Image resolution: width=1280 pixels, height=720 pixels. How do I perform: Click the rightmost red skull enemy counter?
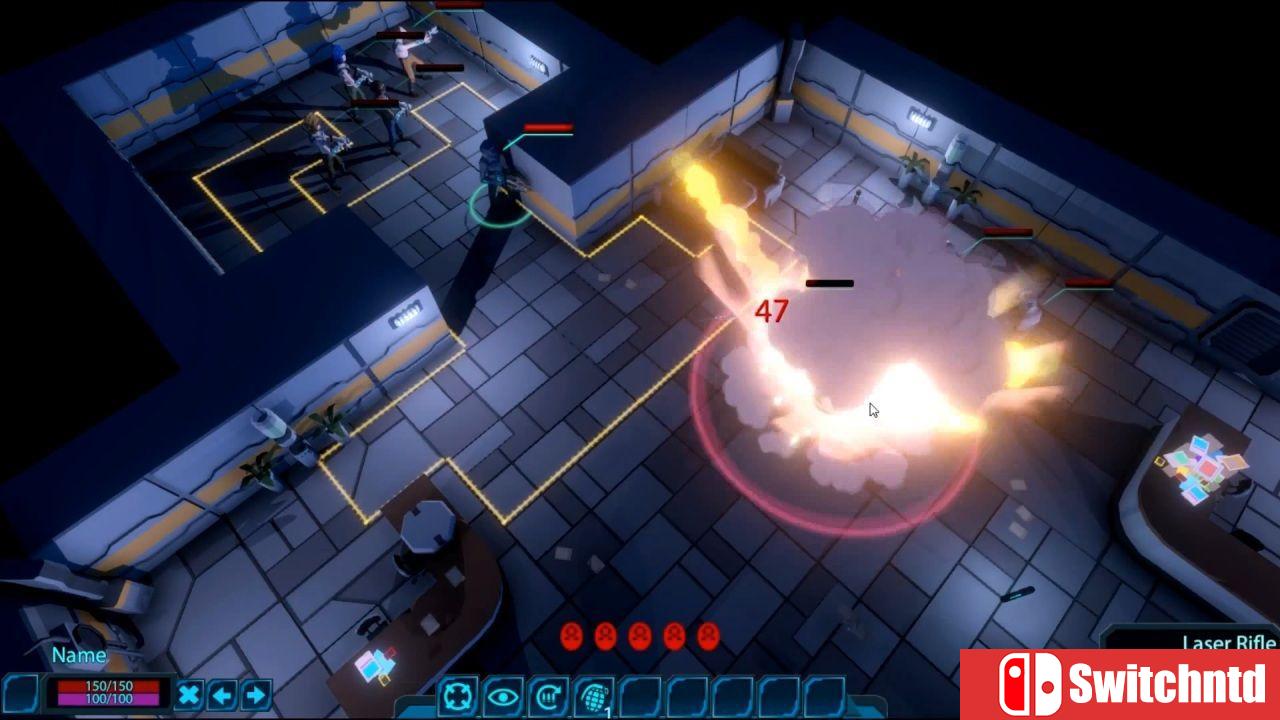708,633
